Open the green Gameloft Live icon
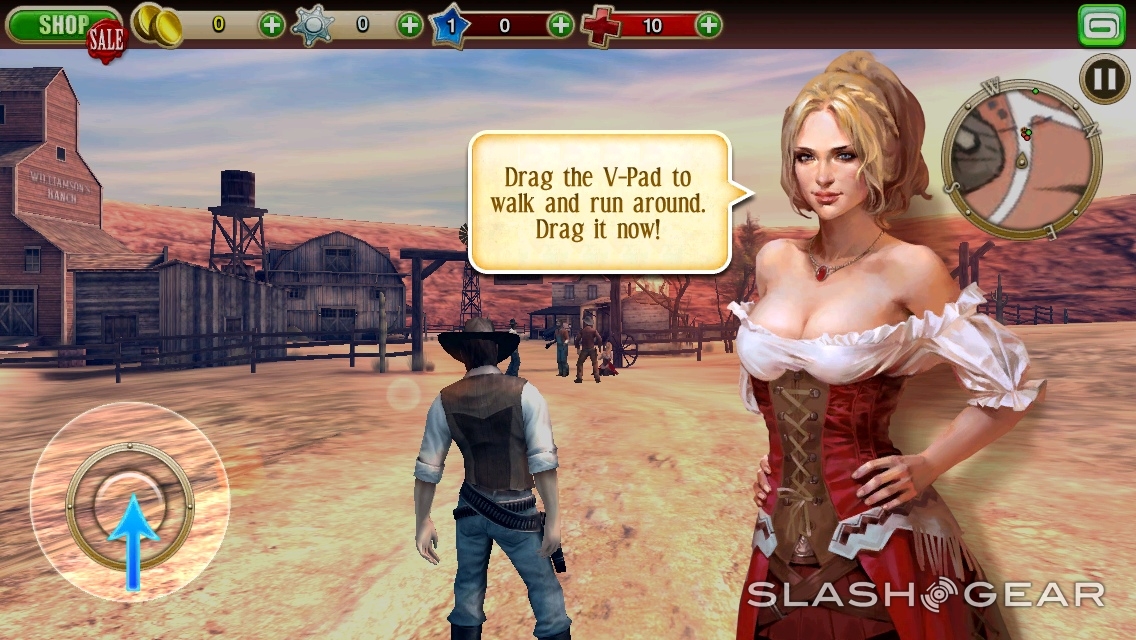The height and width of the screenshot is (640, 1136). pos(1102,25)
